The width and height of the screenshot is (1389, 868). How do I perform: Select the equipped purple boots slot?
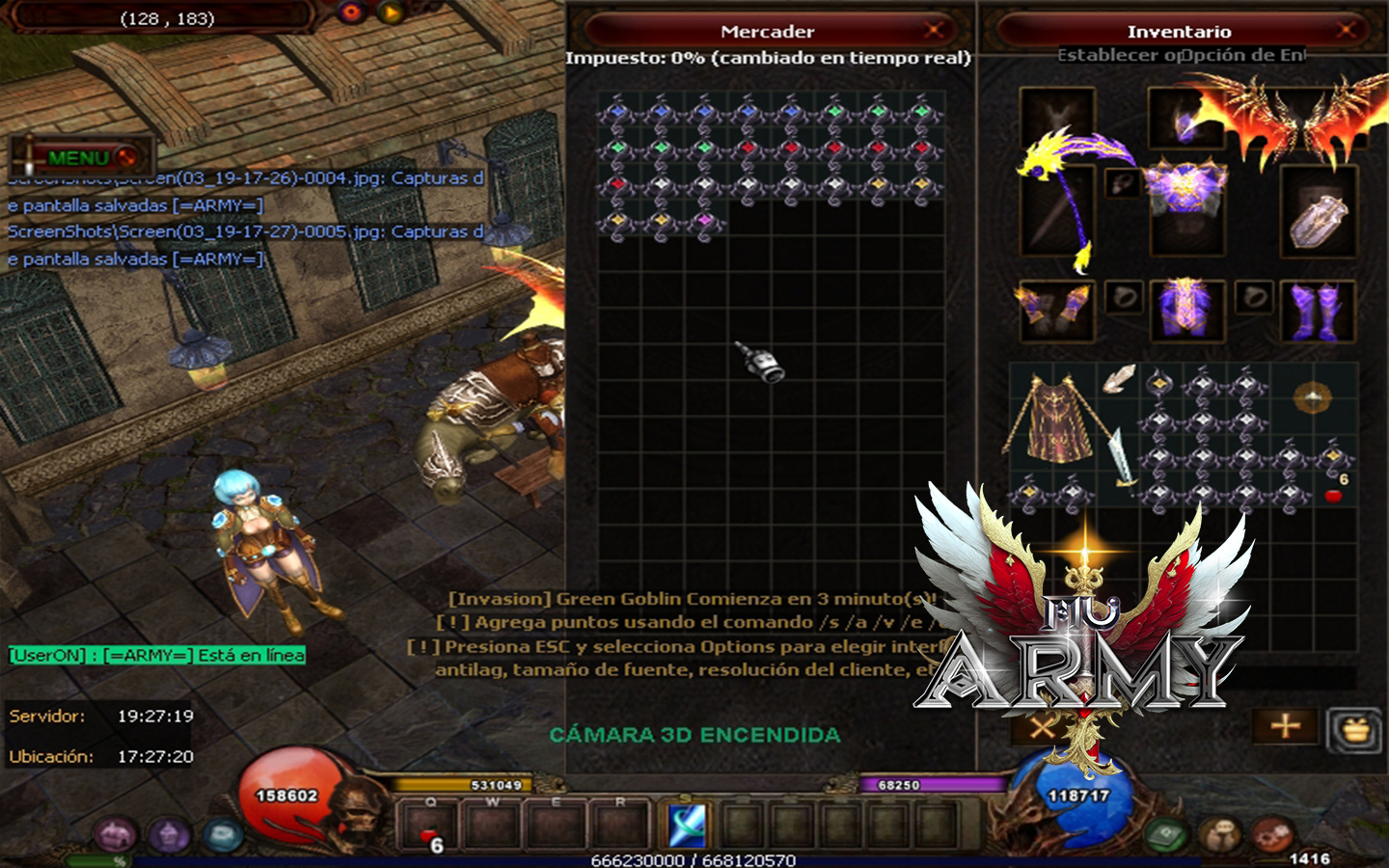(x=1318, y=311)
